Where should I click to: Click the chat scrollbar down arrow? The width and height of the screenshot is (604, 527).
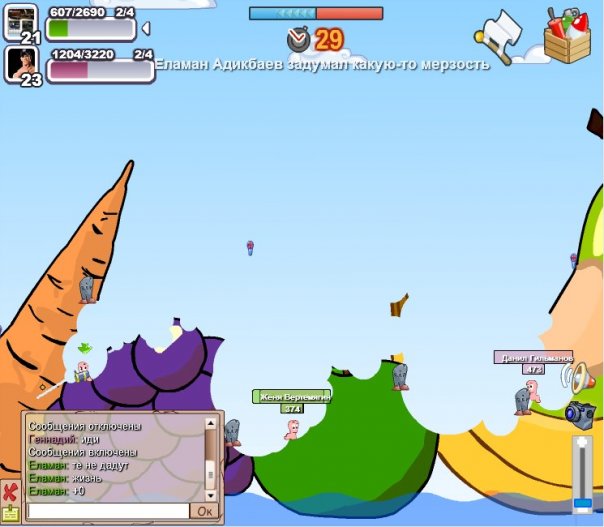coord(210,494)
